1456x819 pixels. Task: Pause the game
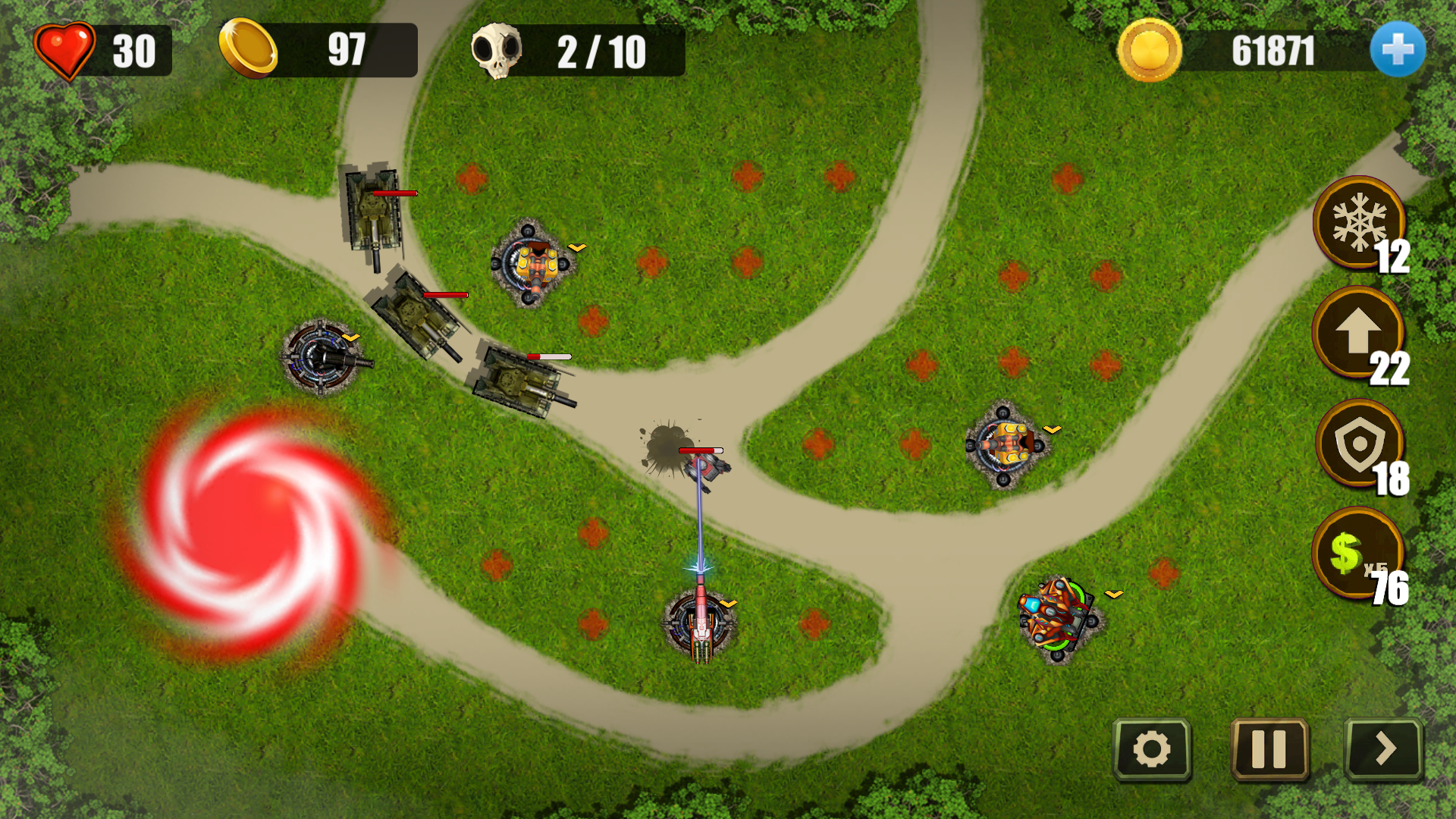click(1269, 749)
